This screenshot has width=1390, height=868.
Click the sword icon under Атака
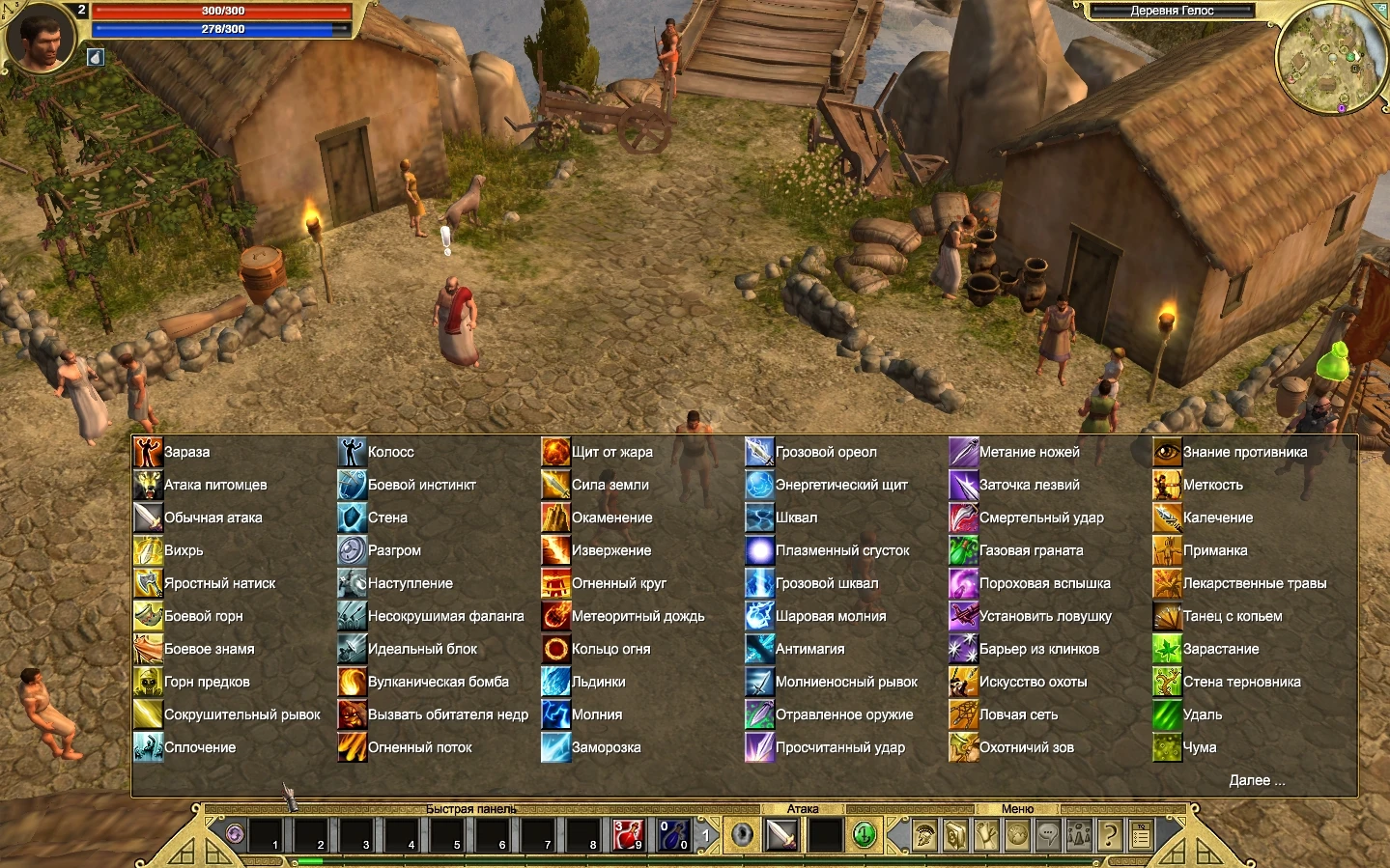point(779,833)
